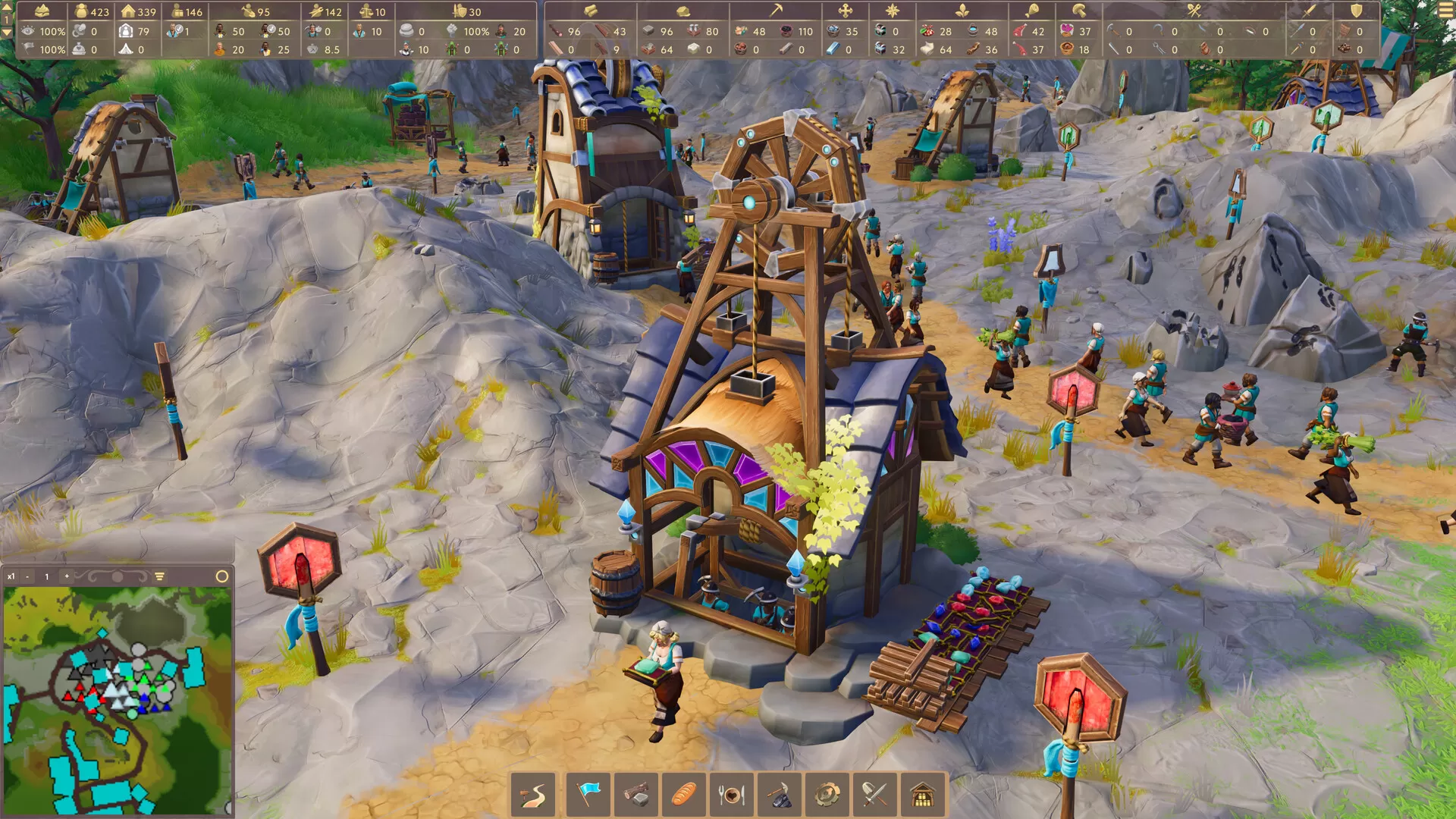Open the building construction house icon
This screenshot has height=819, width=1456.
point(925,793)
